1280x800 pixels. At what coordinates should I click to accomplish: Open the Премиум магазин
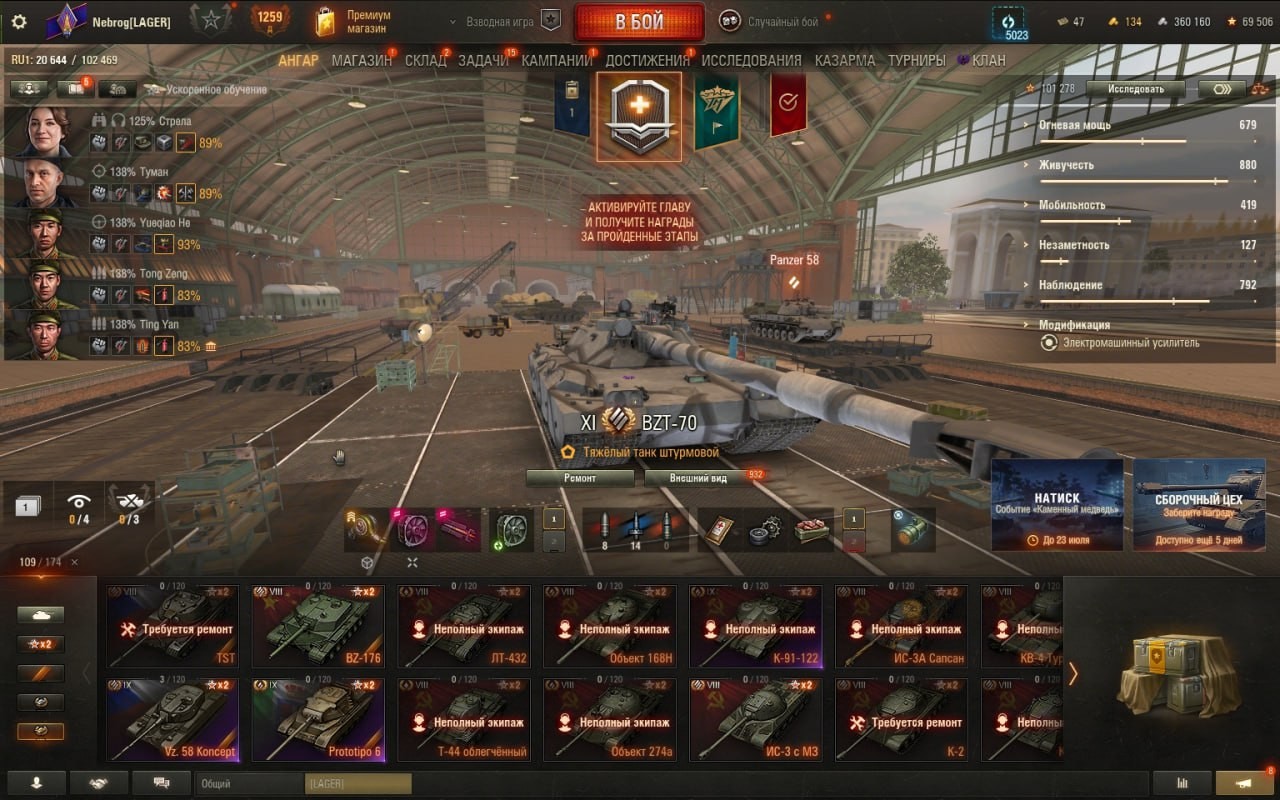(354, 22)
